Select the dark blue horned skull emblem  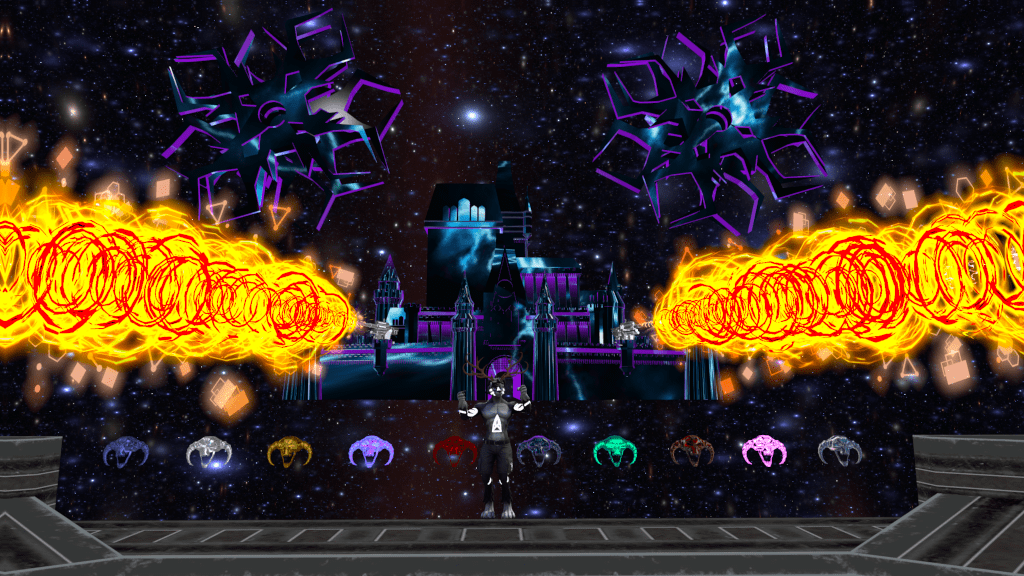(126, 452)
